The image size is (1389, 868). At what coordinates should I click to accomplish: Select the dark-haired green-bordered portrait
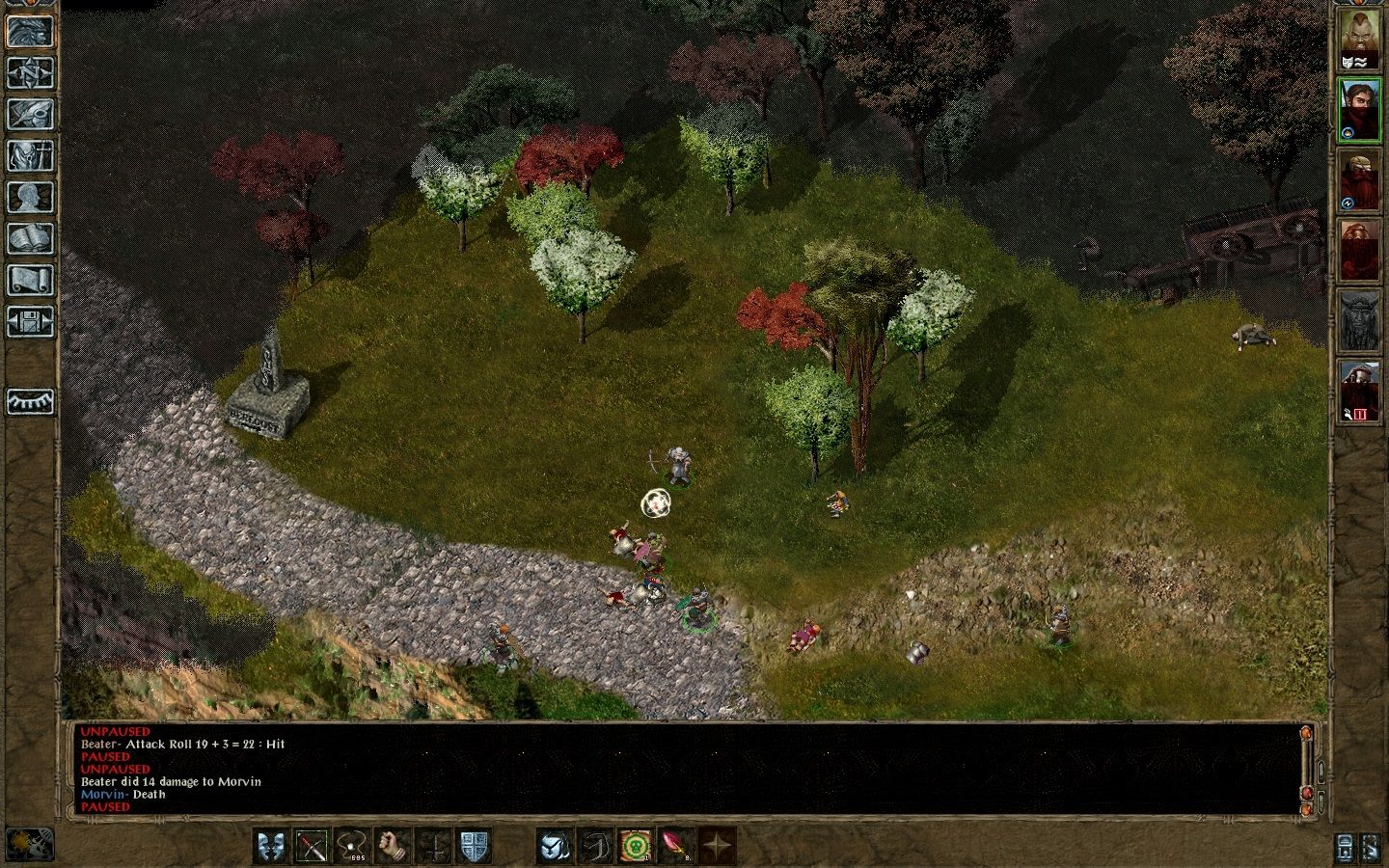tap(1358, 110)
